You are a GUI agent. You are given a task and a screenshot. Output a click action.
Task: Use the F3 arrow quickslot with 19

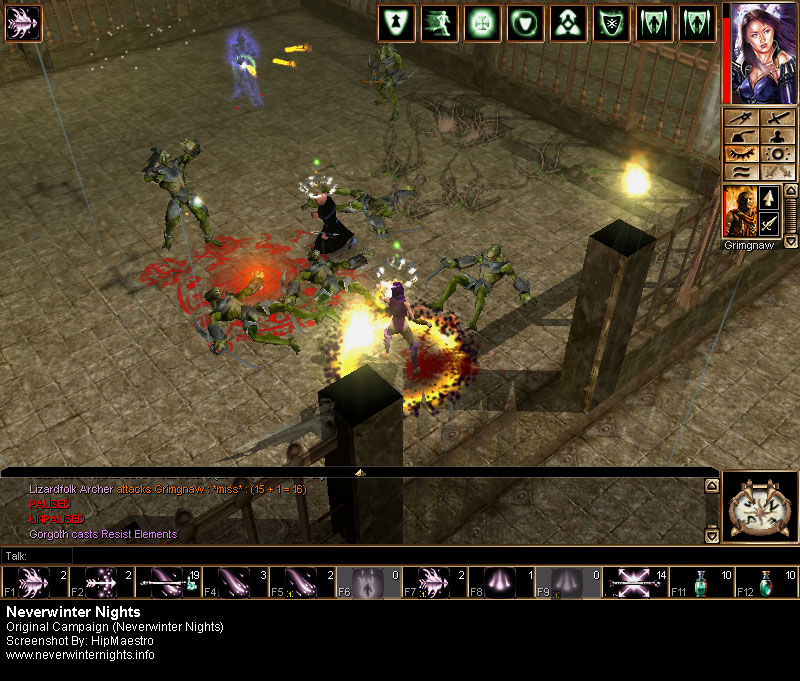(x=159, y=582)
